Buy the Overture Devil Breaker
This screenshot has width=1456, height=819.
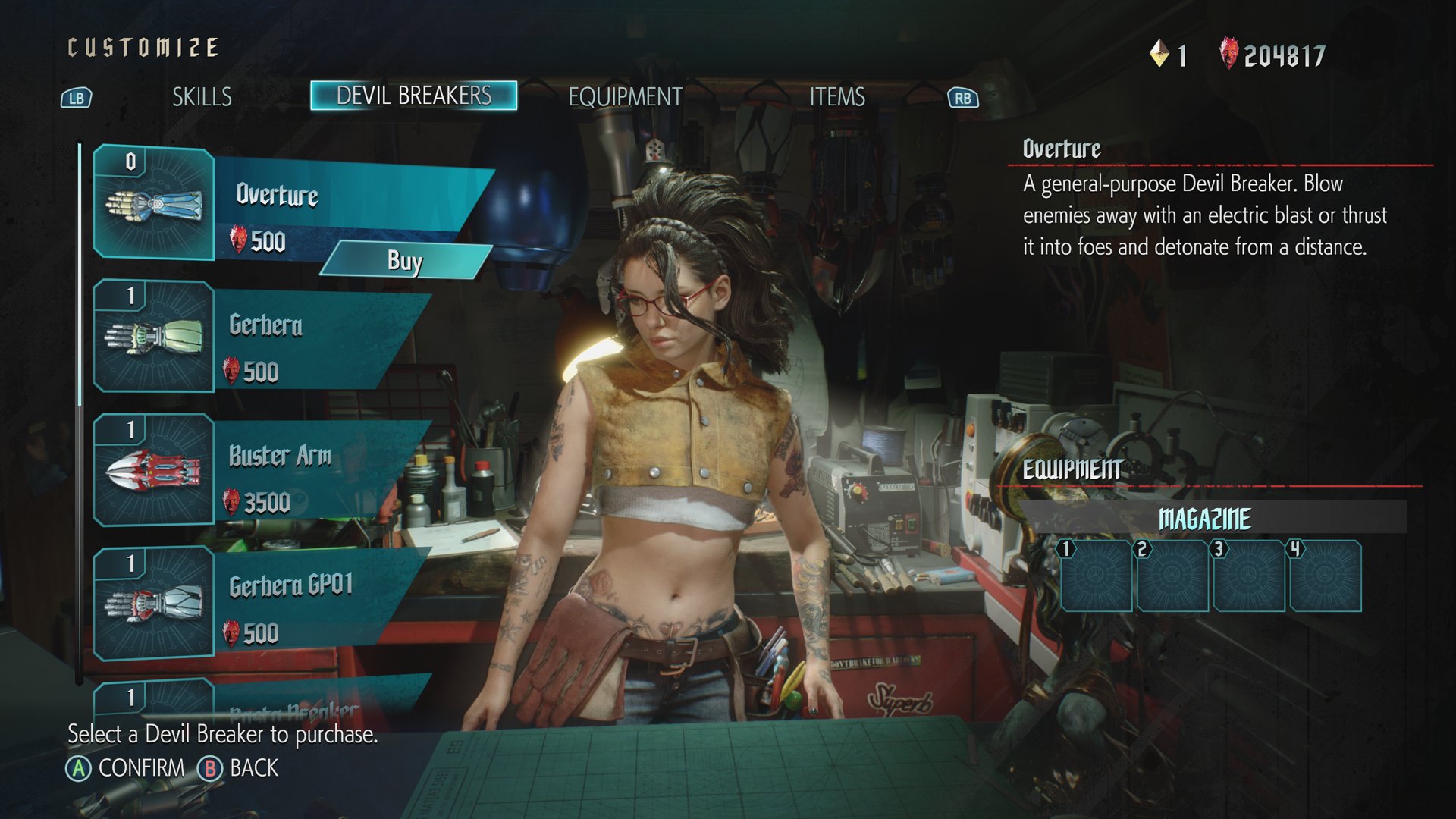coord(405,261)
